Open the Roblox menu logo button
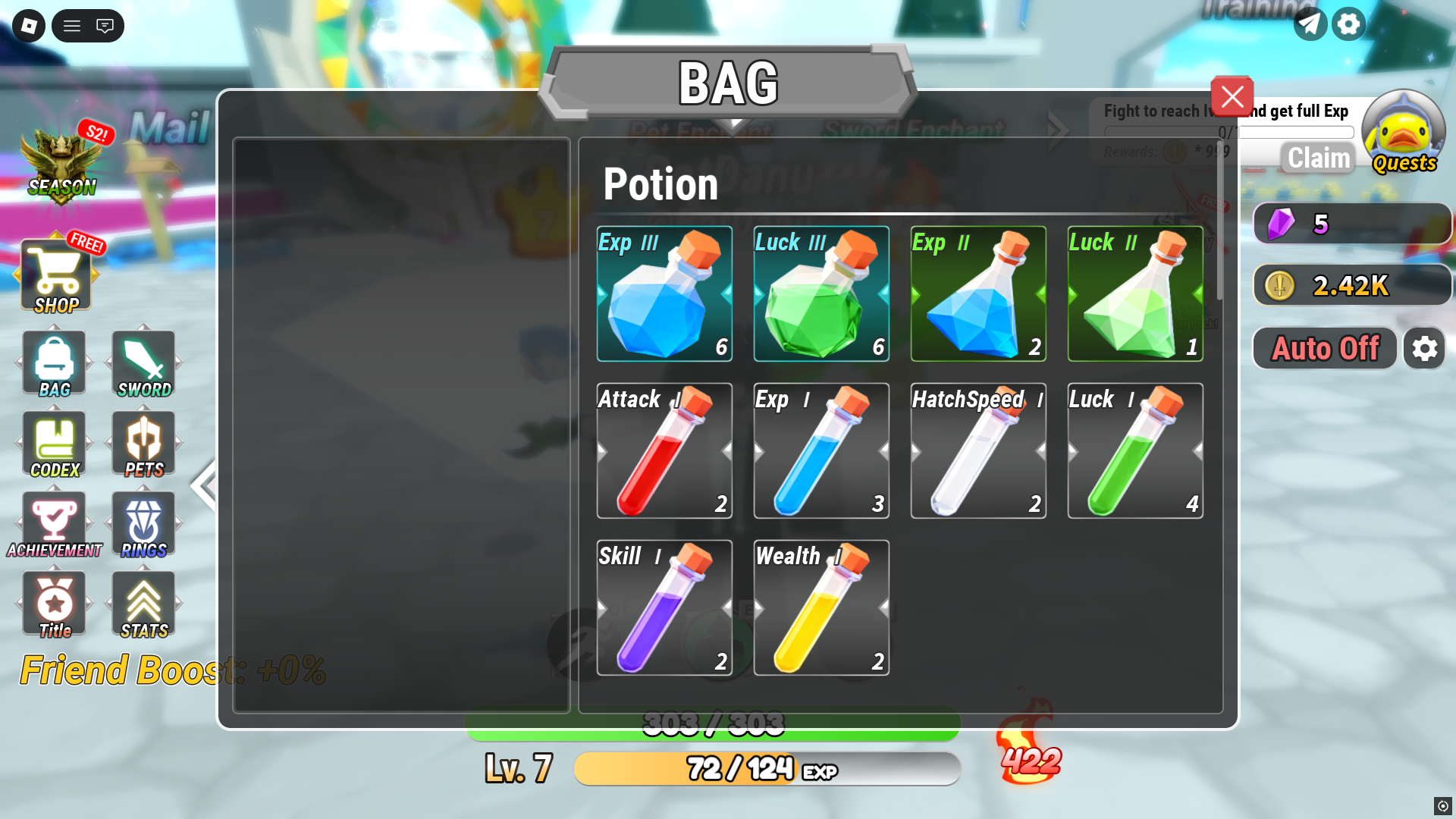 point(29,26)
